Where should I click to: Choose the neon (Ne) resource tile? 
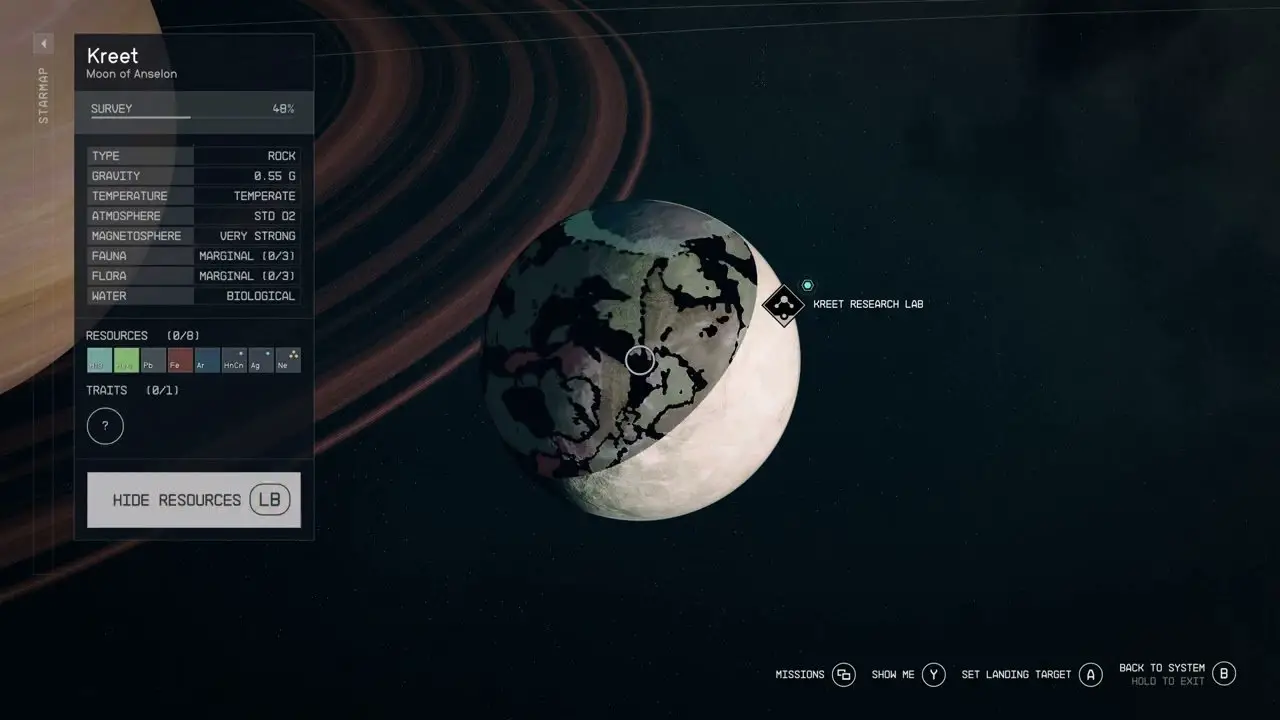pos(288,360)
